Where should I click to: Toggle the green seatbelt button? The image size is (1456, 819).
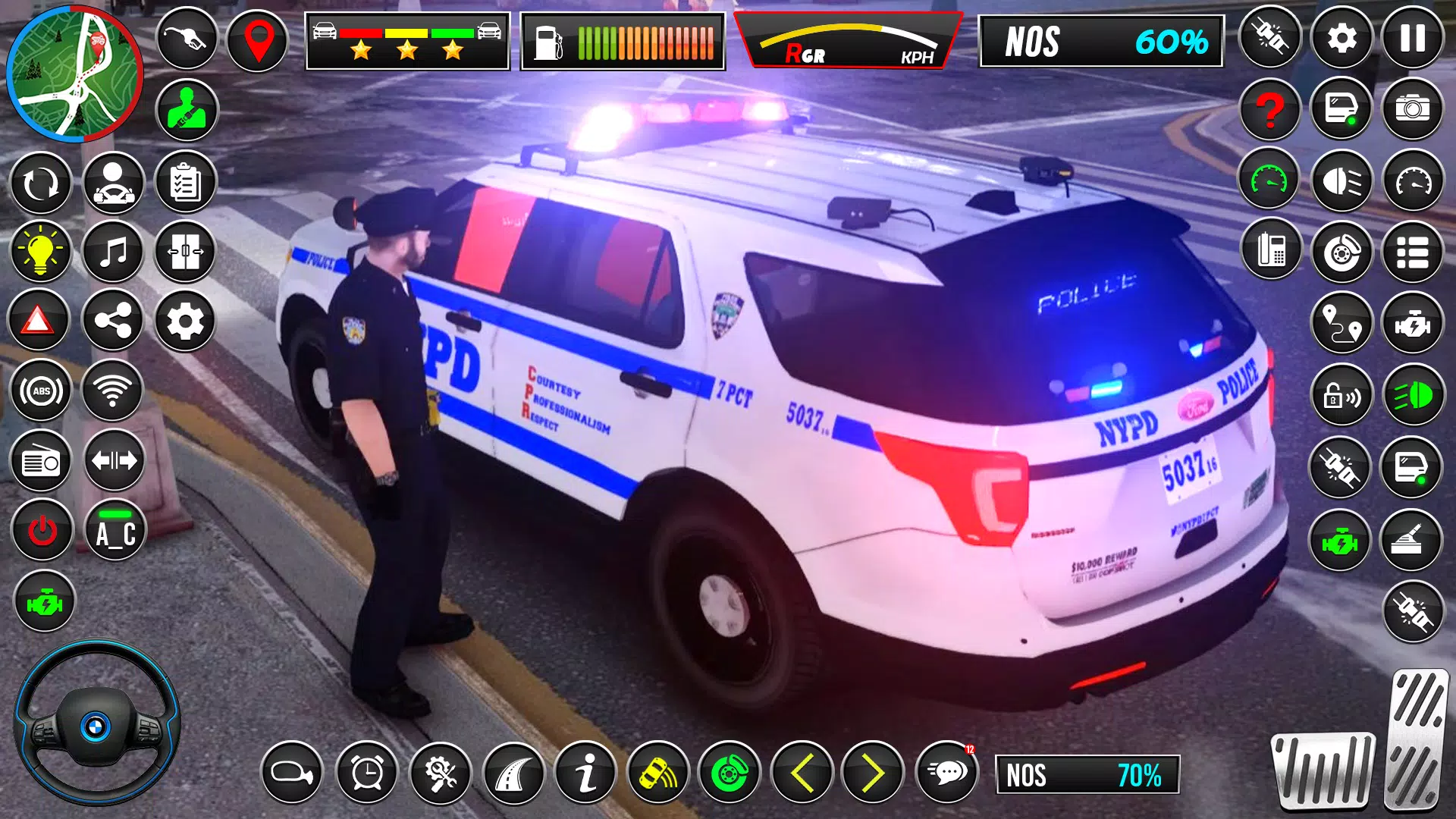pyautogui.click(x=187, y=111)
